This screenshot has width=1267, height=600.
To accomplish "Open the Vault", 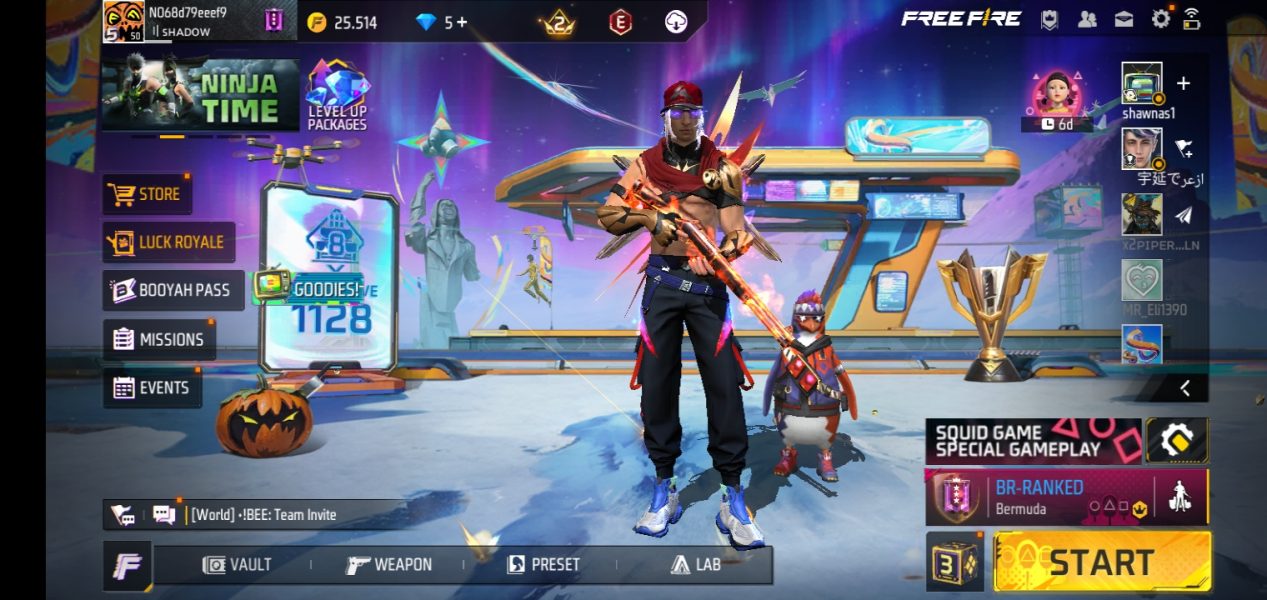I will point(237,564).
